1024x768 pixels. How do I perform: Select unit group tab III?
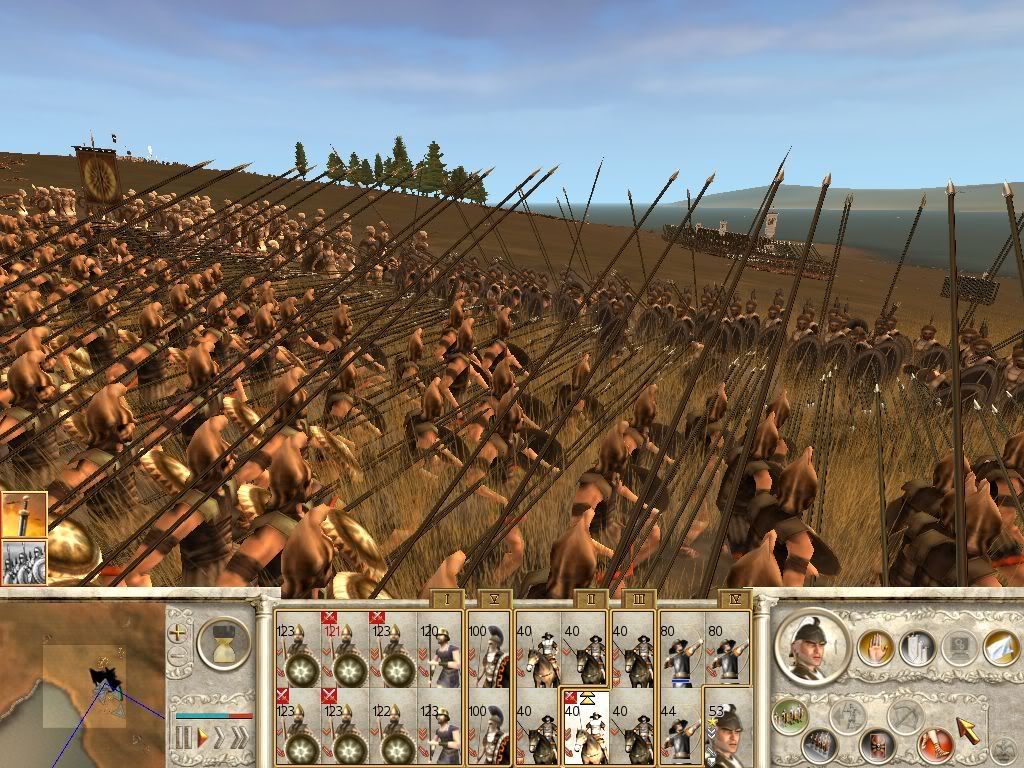638,600
